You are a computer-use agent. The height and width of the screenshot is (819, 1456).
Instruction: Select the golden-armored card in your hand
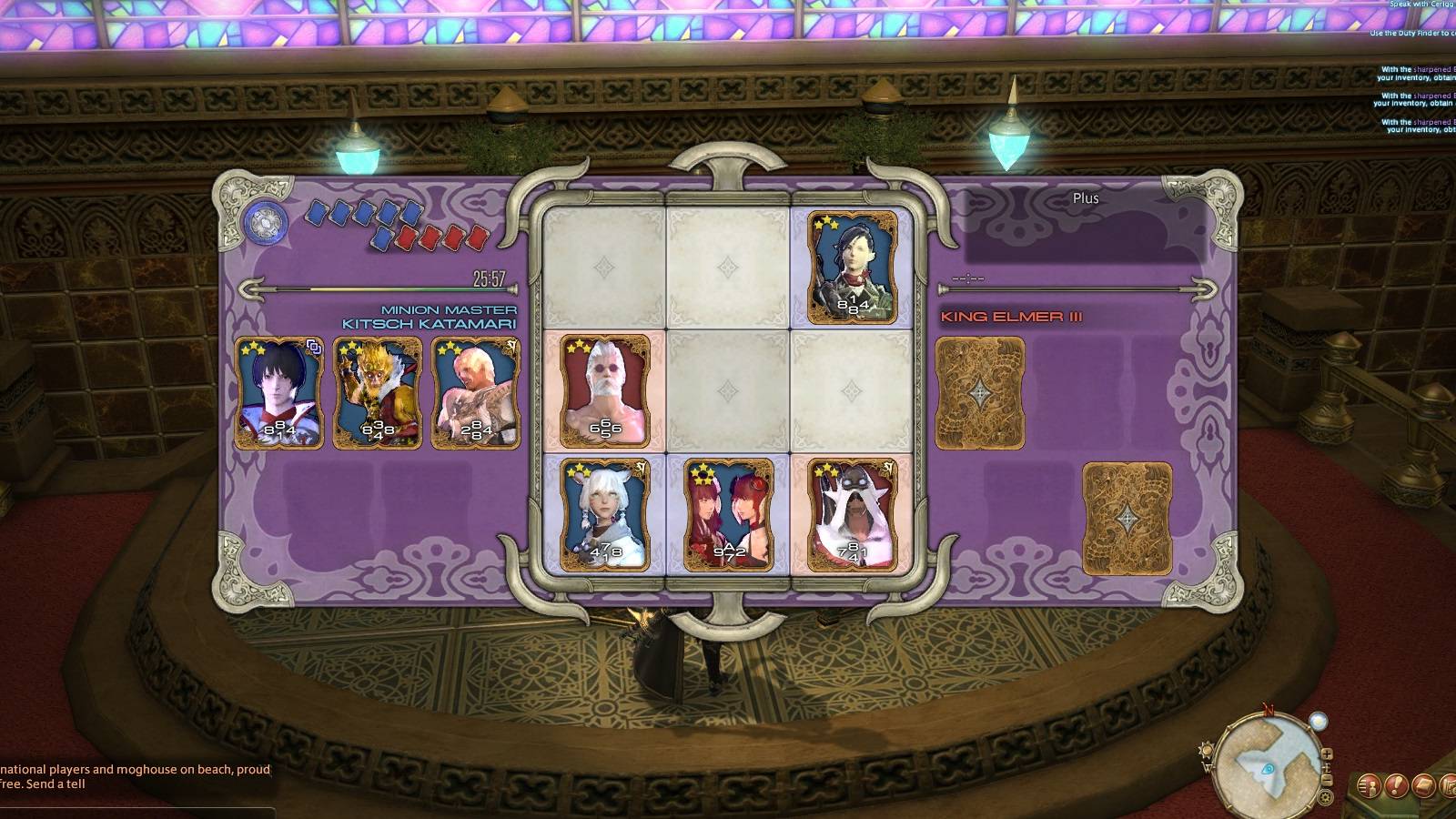click(378, 393)
